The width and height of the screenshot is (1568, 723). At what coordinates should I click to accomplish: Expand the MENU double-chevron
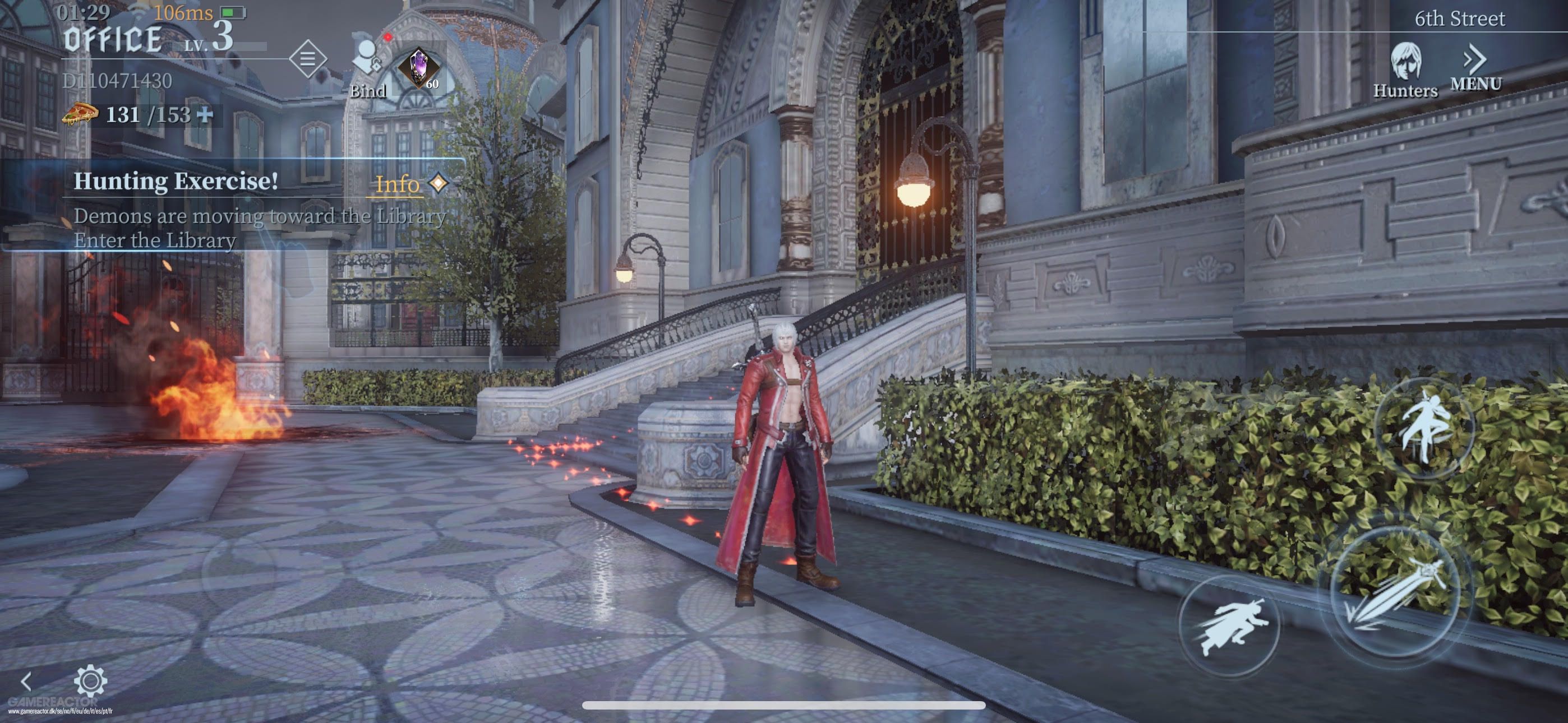1475,59
